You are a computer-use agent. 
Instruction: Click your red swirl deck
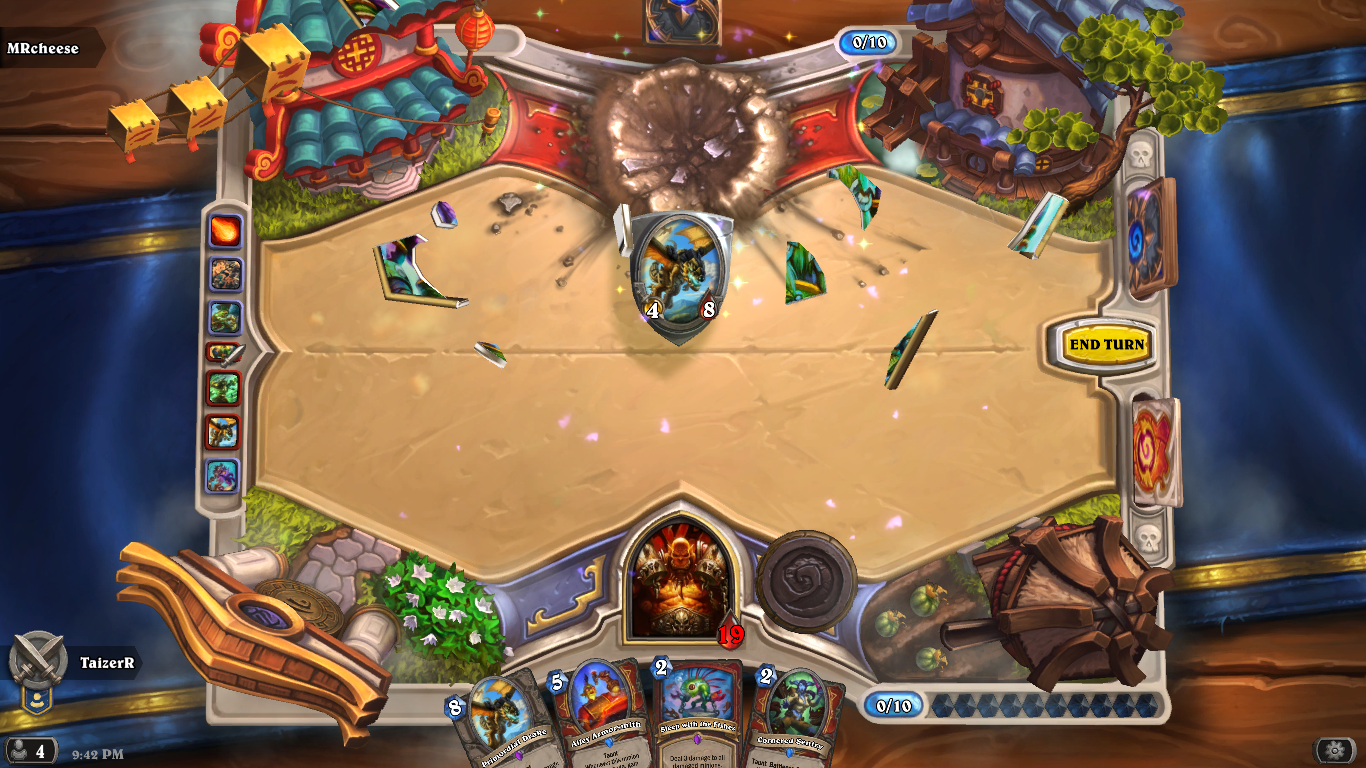1155,452
